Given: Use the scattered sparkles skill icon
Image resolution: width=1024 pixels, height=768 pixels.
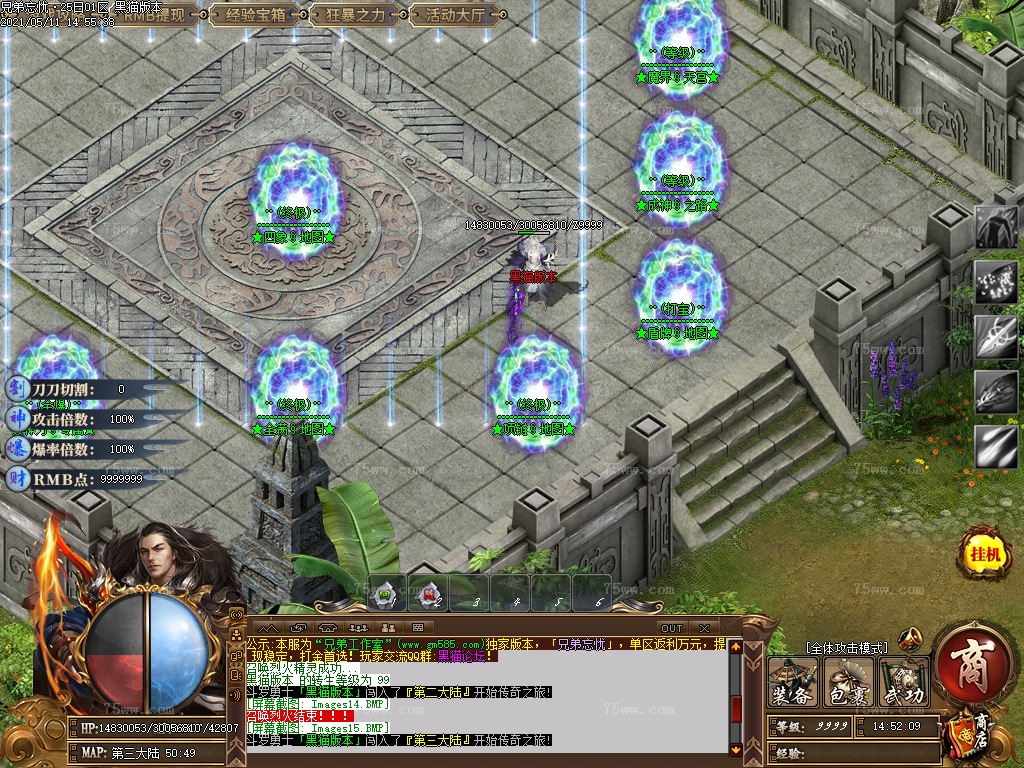Looking at the screenshot, I should 997,283.
